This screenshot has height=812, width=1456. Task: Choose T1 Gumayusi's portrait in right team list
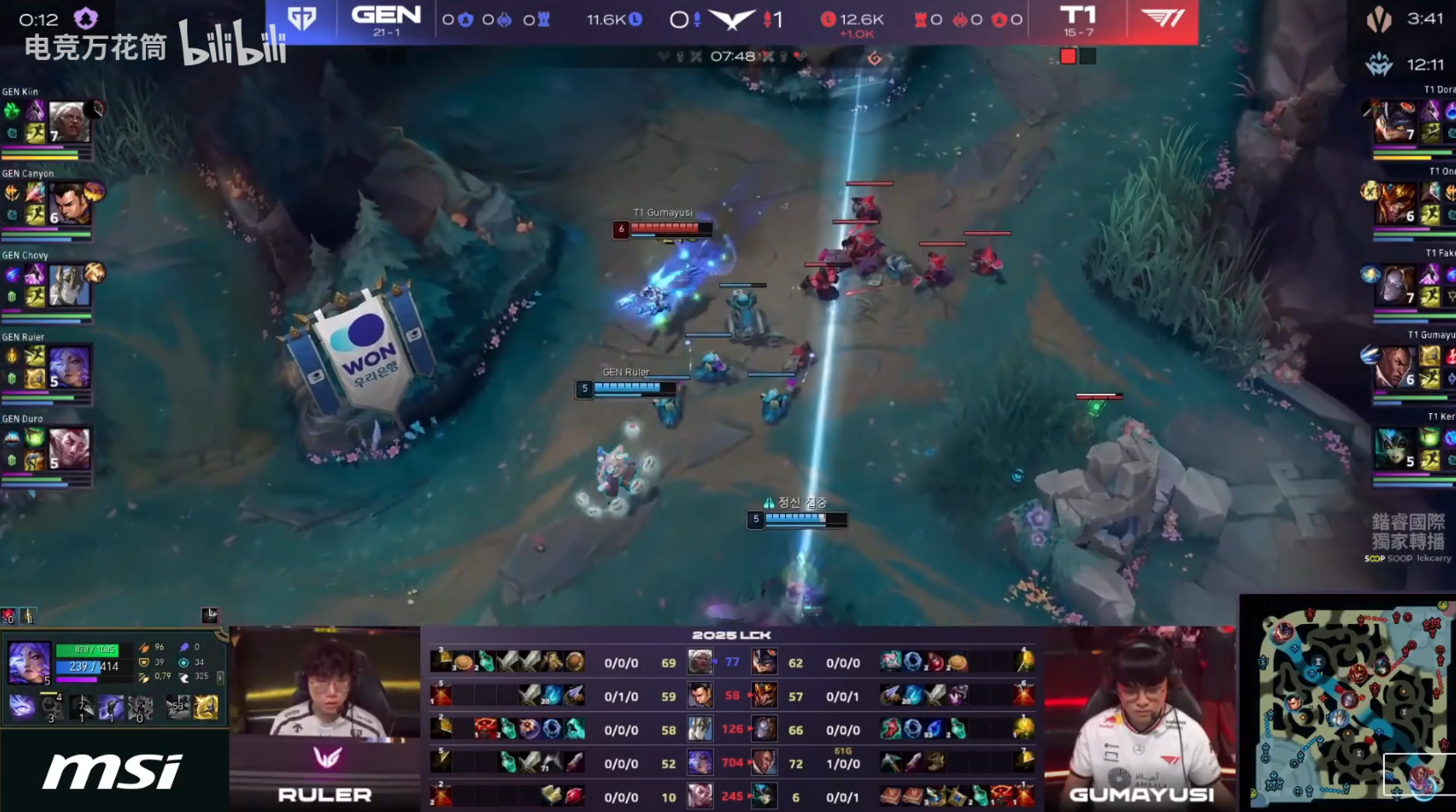click(1395, 366)
